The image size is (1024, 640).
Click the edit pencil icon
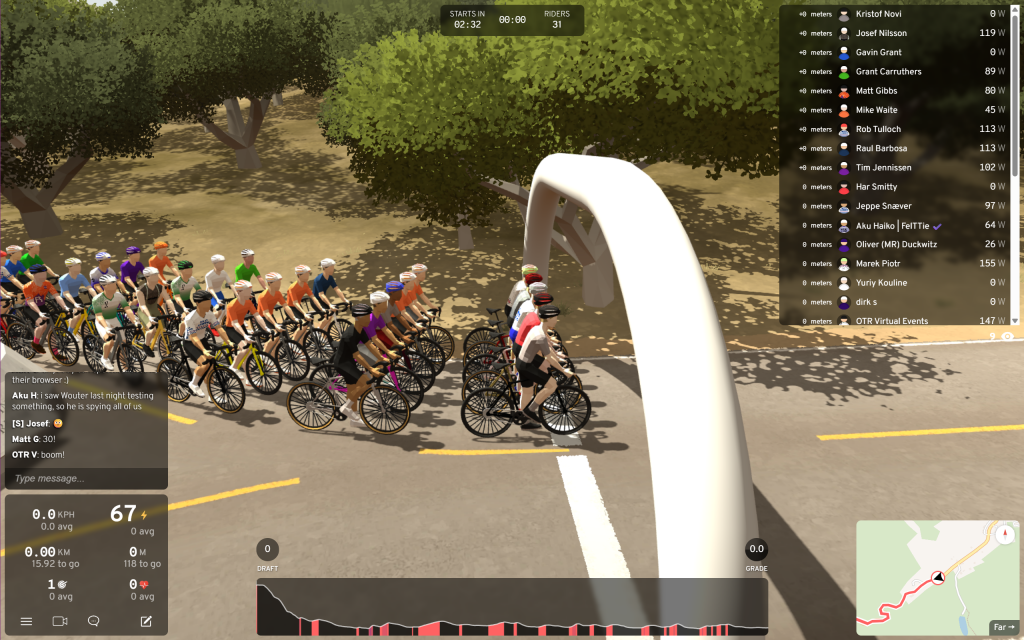pyautogui.click(x=146, y=621)
